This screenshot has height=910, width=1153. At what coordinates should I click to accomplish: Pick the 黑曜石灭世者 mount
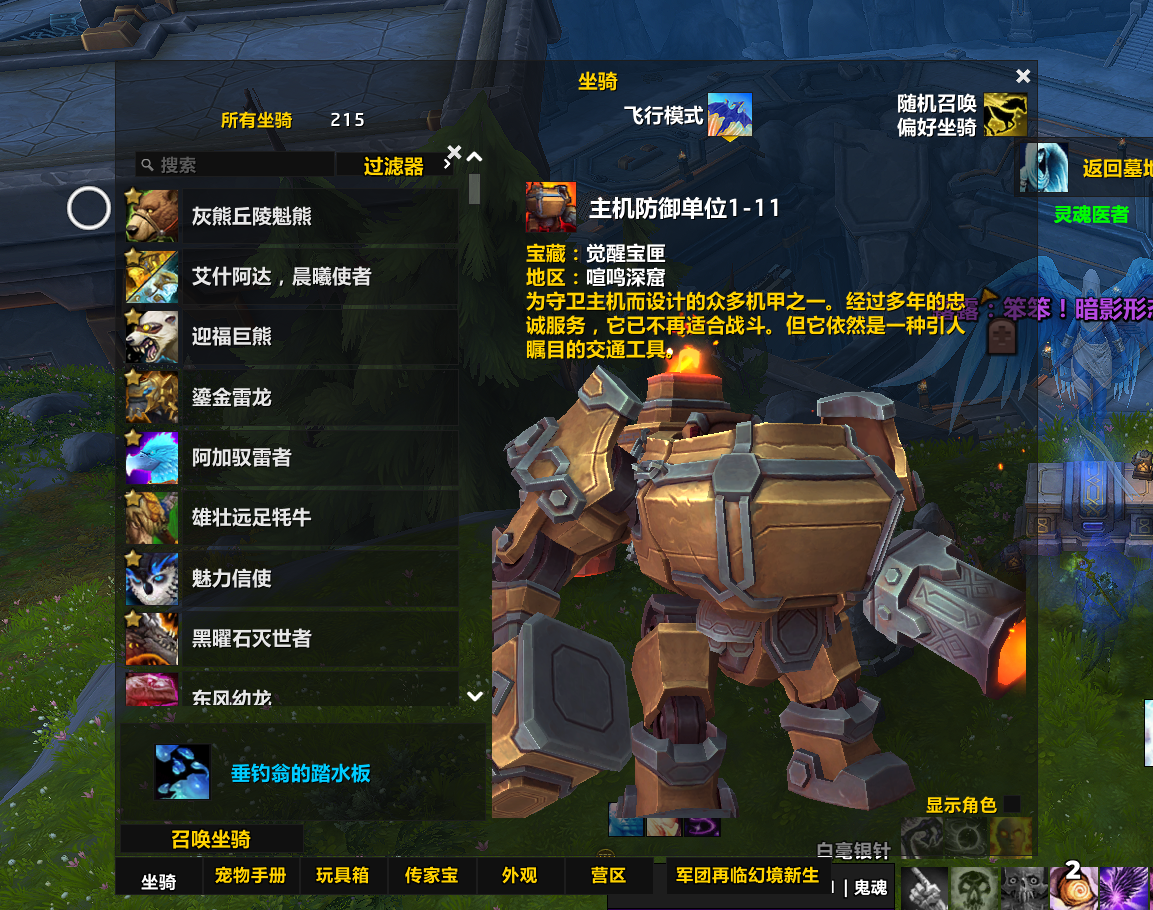coord(290,638)
